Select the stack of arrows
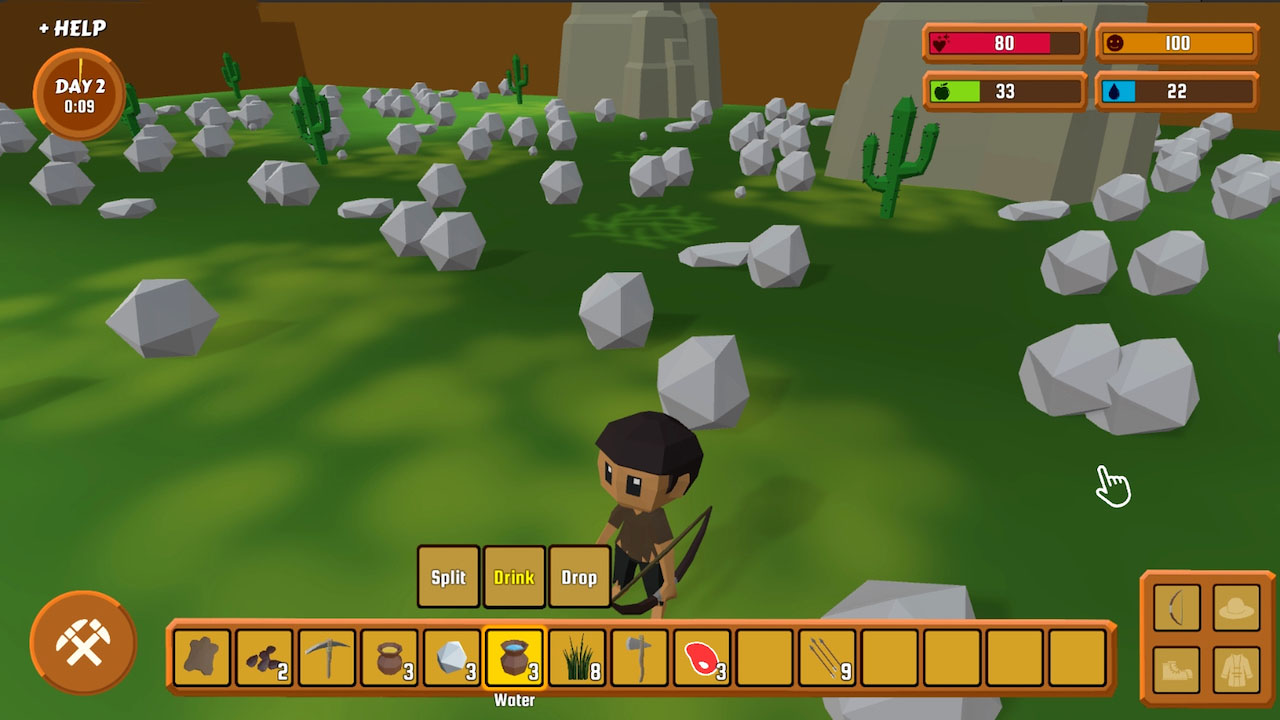The height and width of the screenshot is (720, 1280). pyautogui.click(x=830, y=658)
